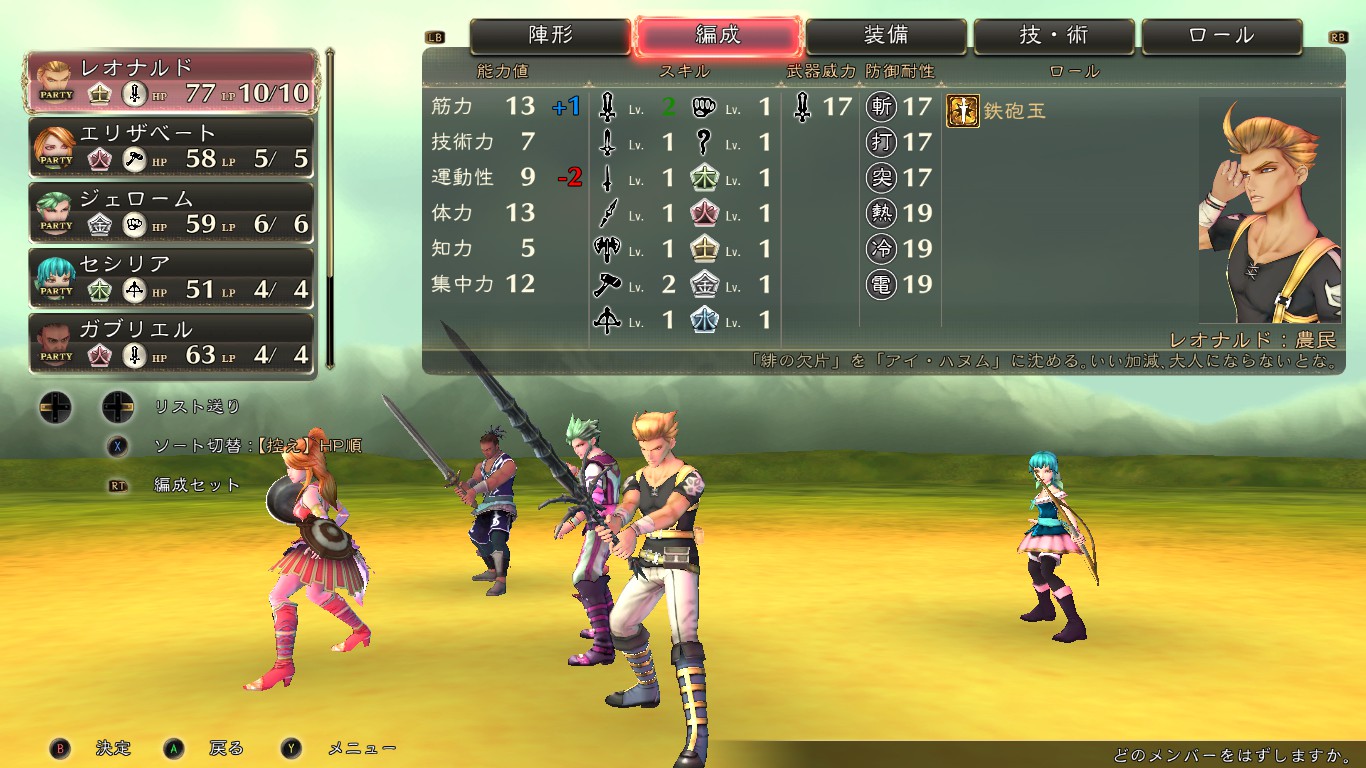The height and width of the screenshot is (768, 1366).
Task: Switch to the 陣形 tab
Action: (551, 36)
